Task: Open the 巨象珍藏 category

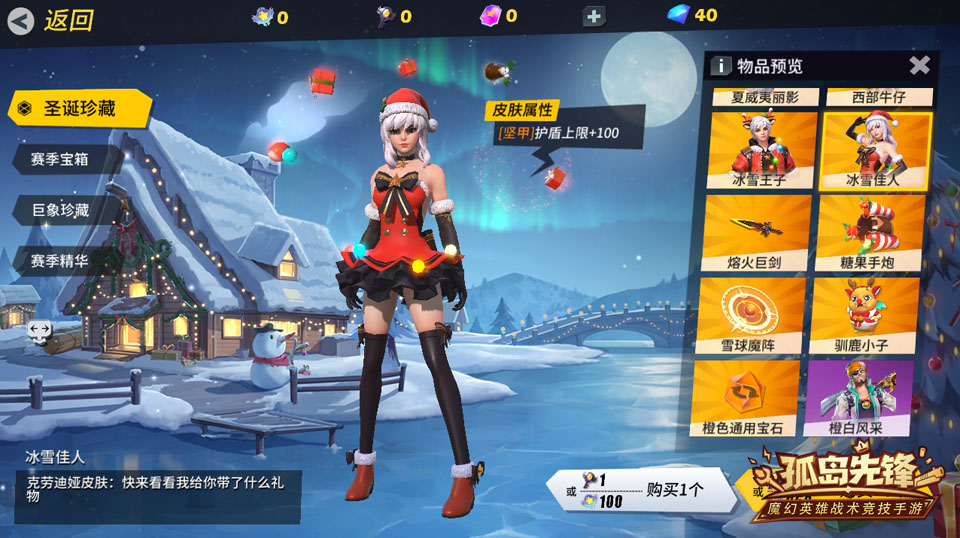Action: point(62,210)
